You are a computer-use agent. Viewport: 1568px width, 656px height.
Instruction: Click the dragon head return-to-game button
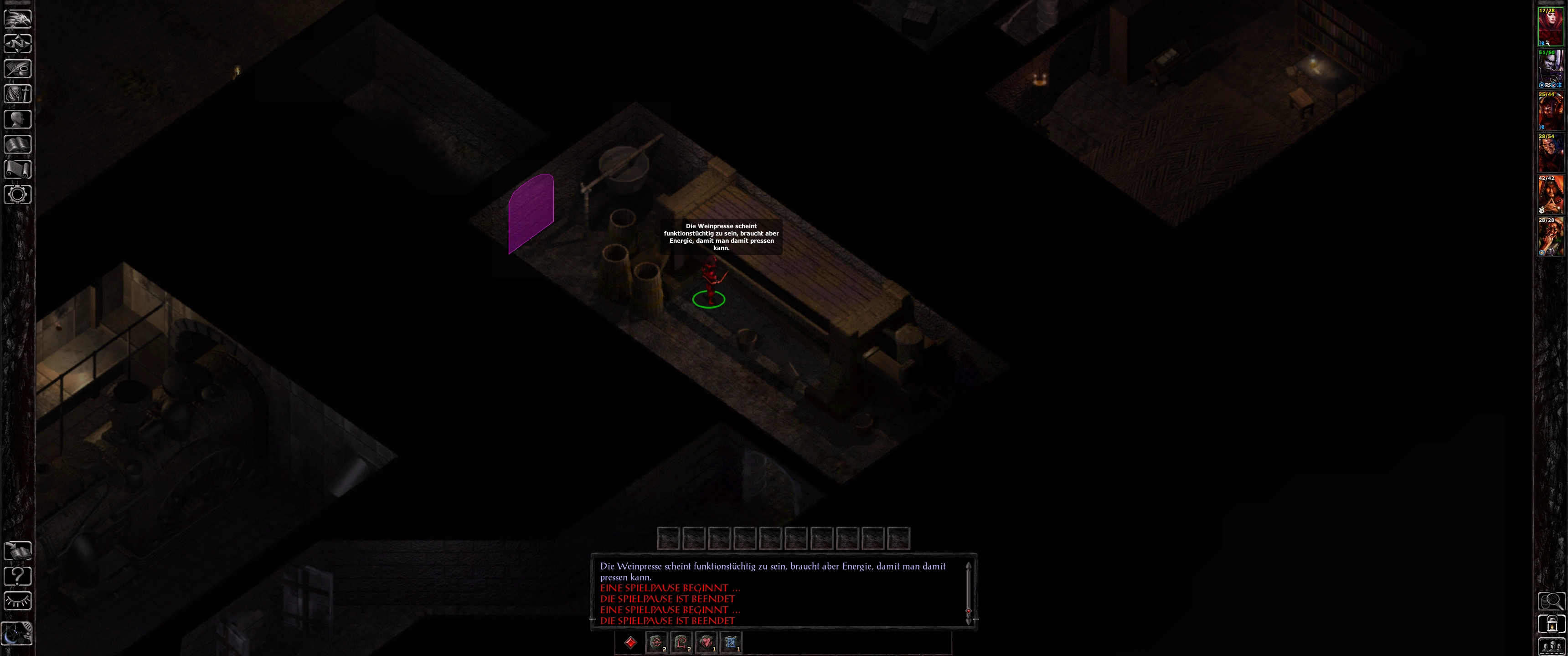[18, 18]
